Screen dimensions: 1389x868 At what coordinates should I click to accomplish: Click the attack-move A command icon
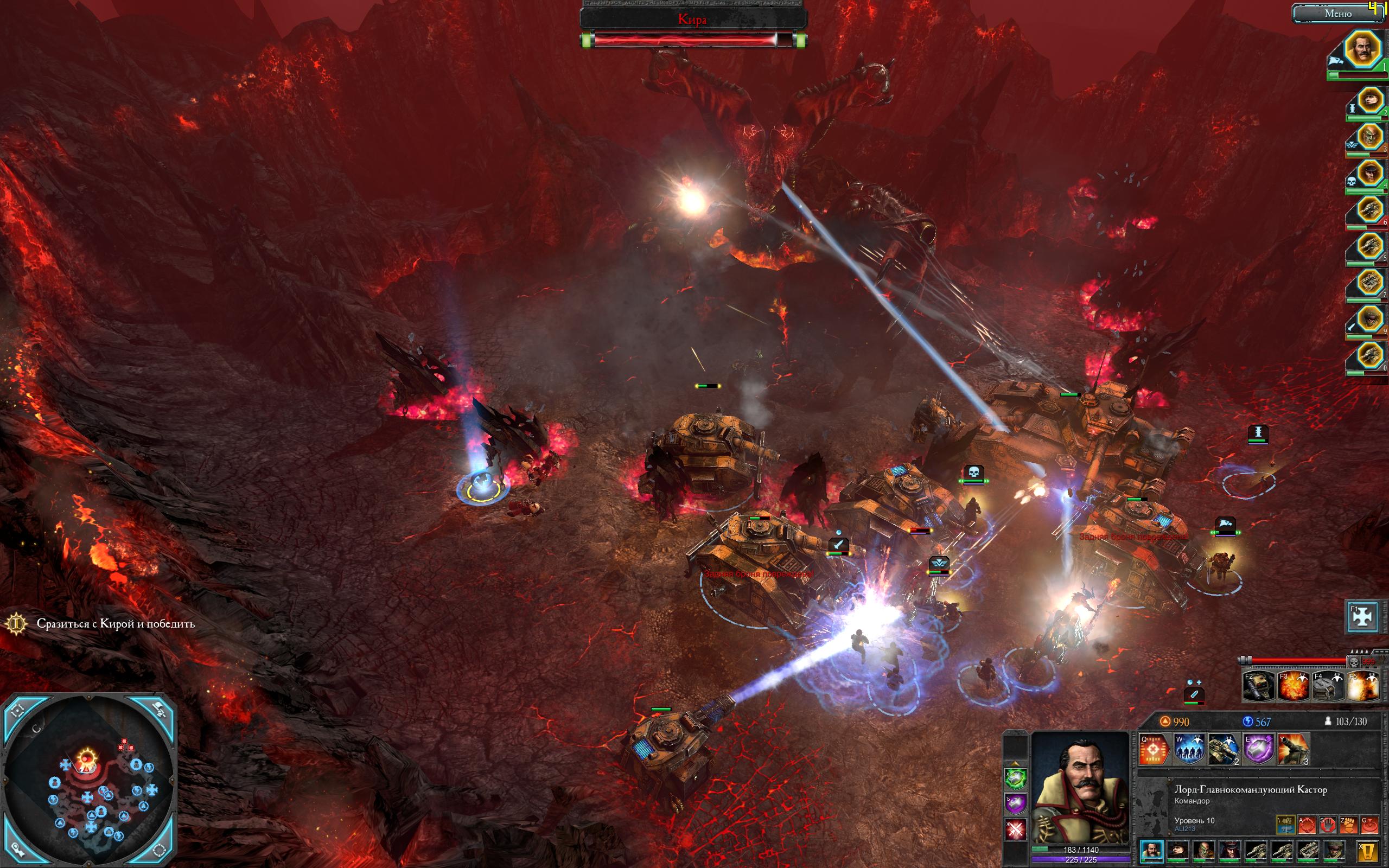pyautogui.click(x=1307, y=825)
